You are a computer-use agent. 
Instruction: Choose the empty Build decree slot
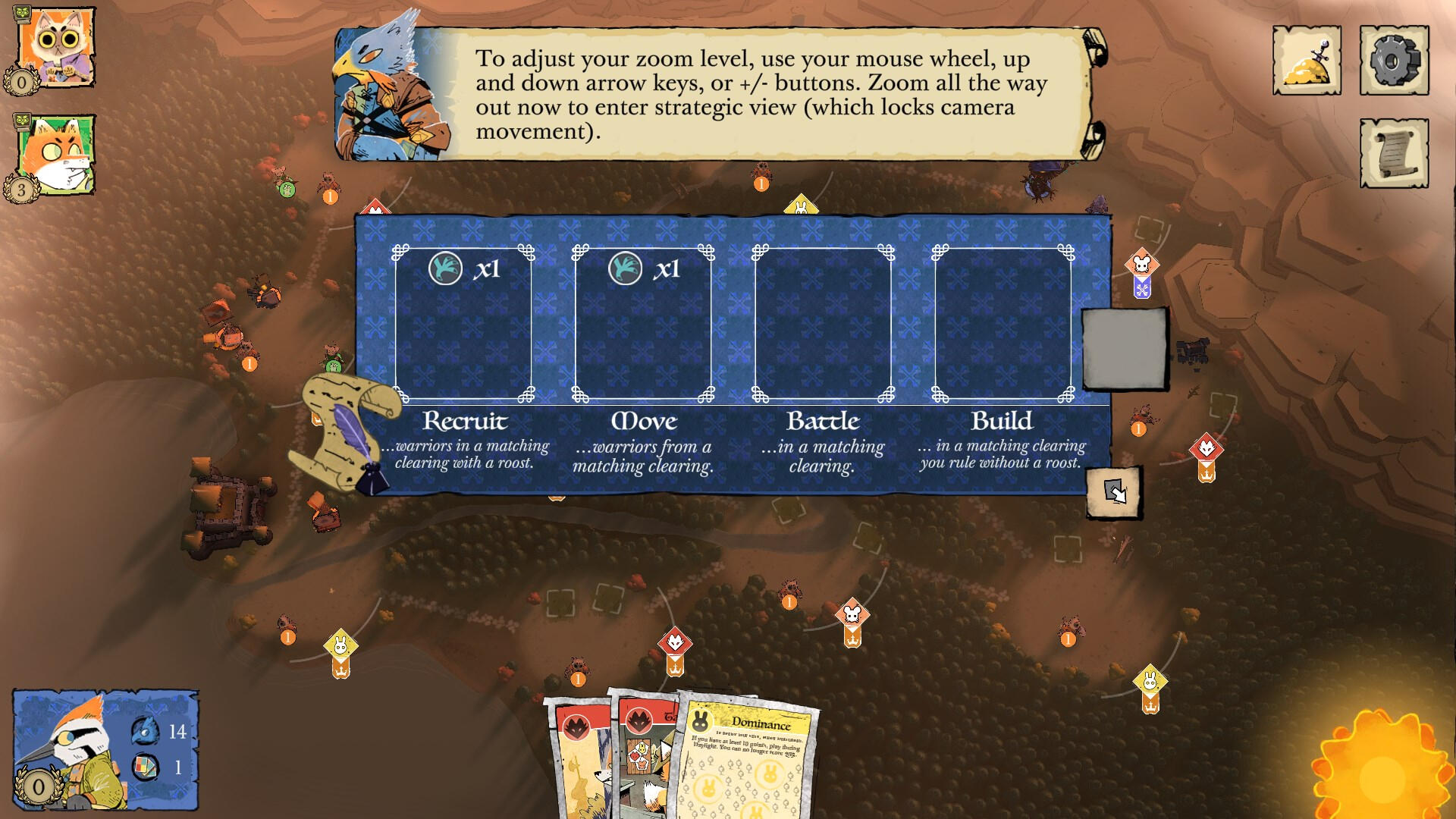1003,324
